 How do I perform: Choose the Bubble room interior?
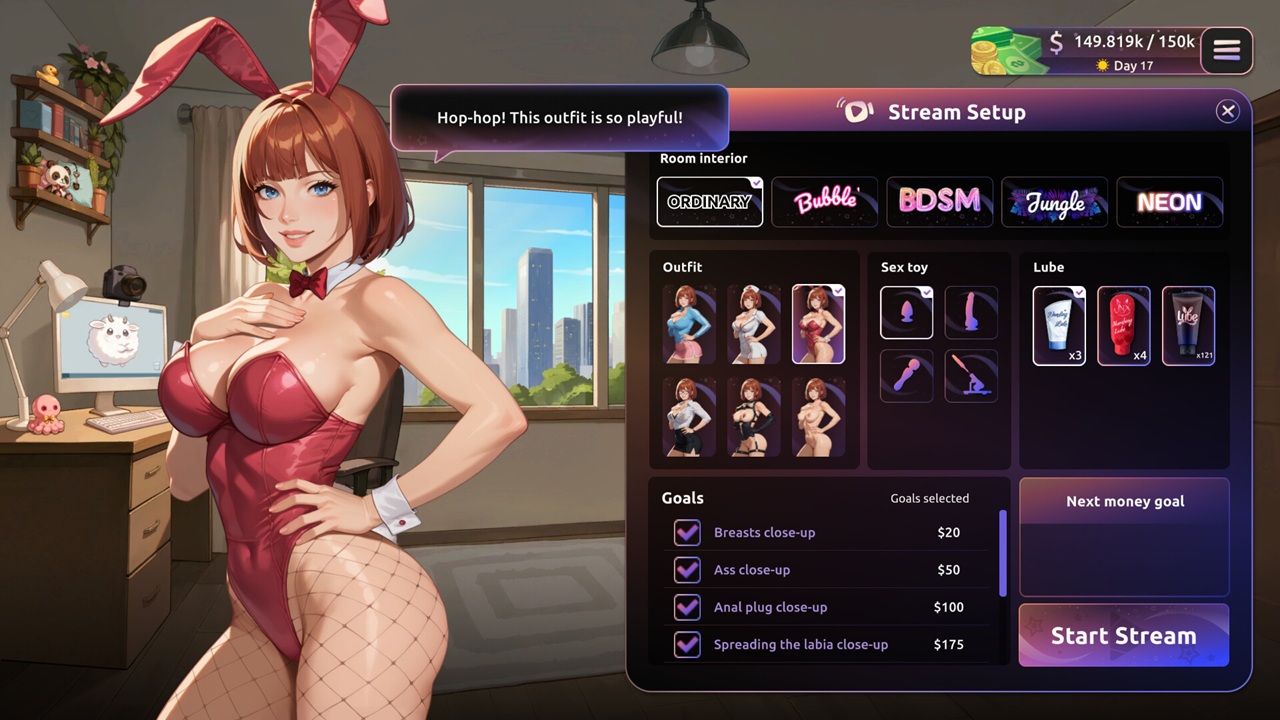825,202
